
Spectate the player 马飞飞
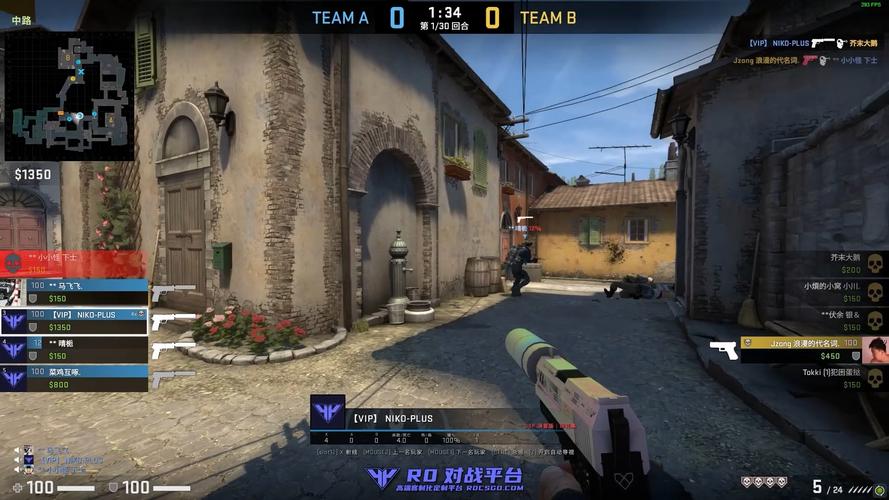coord(75,291)
